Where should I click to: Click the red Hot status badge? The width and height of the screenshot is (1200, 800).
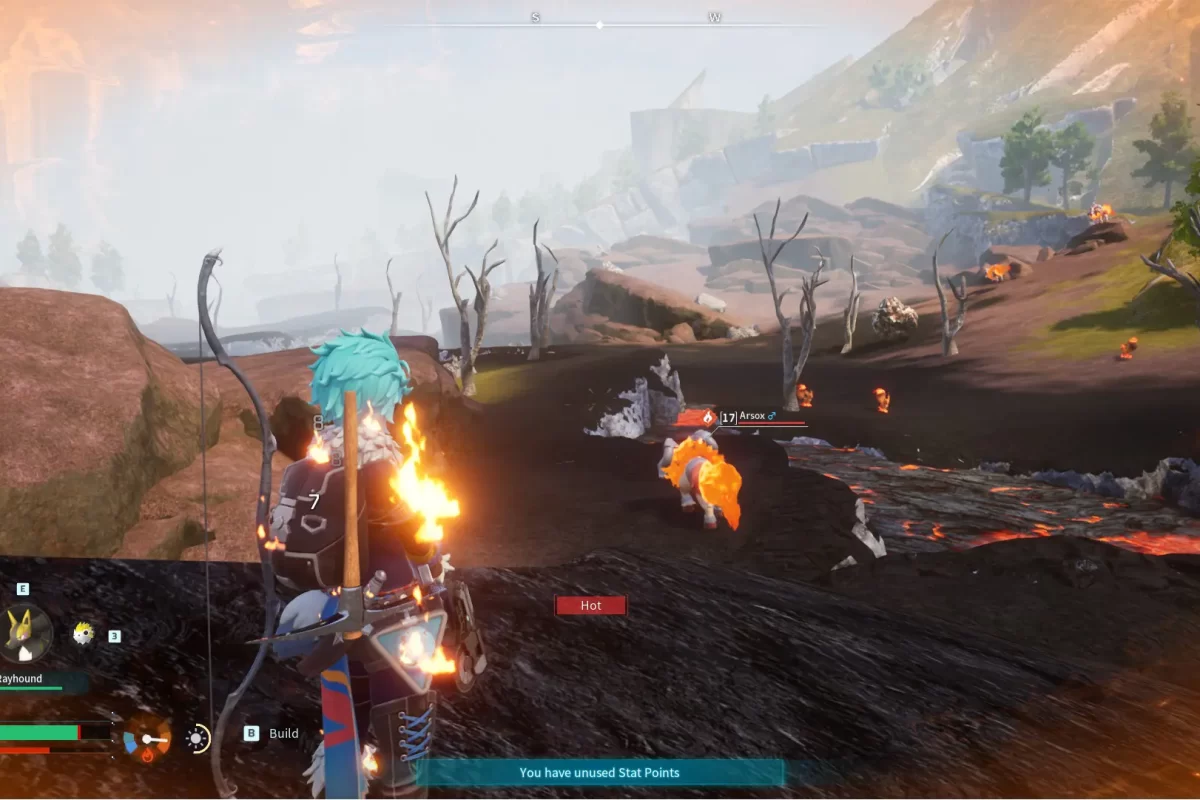pyautogui.click(x=591, y=605)
